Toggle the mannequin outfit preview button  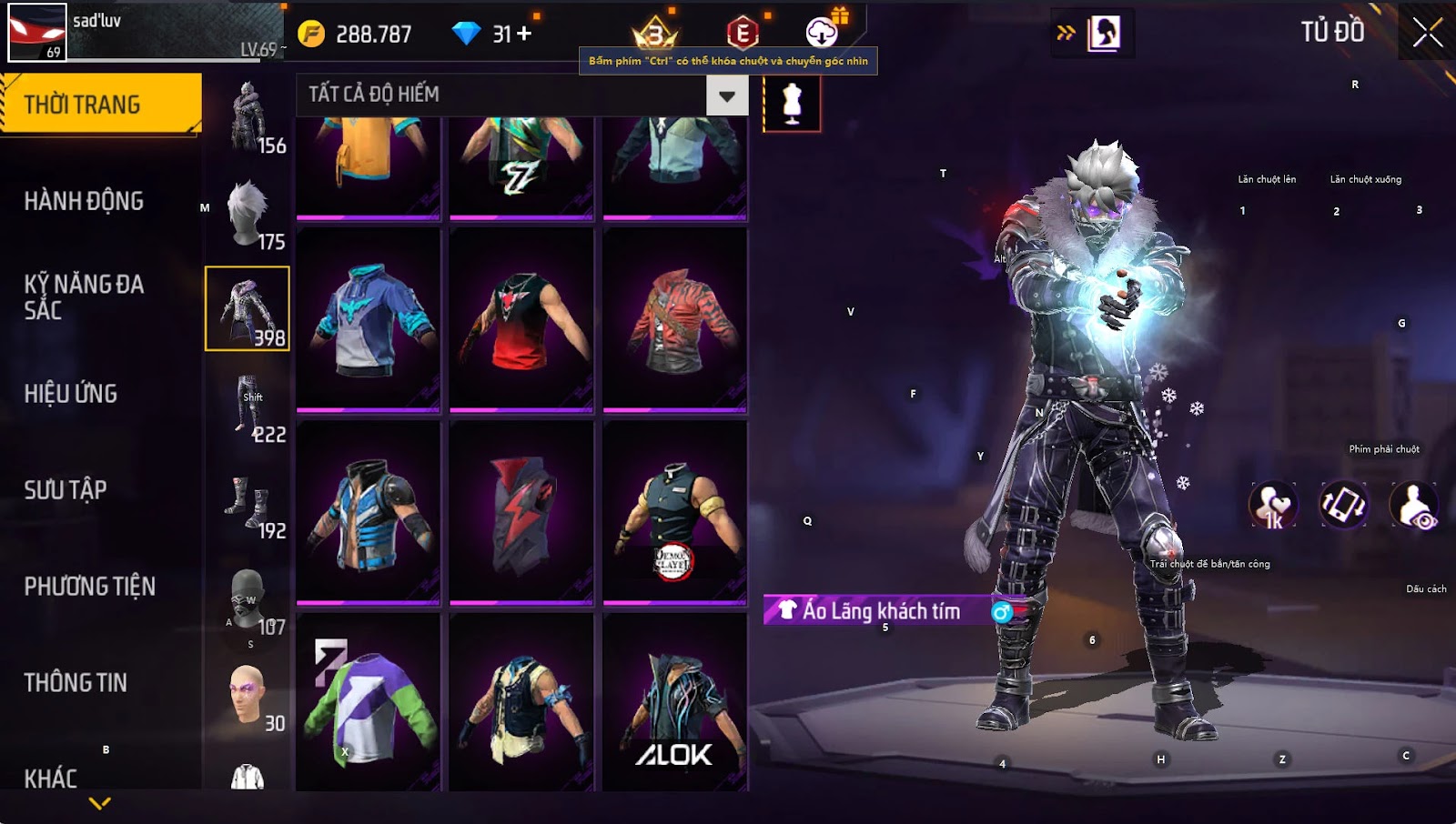[x=792, y=104]
